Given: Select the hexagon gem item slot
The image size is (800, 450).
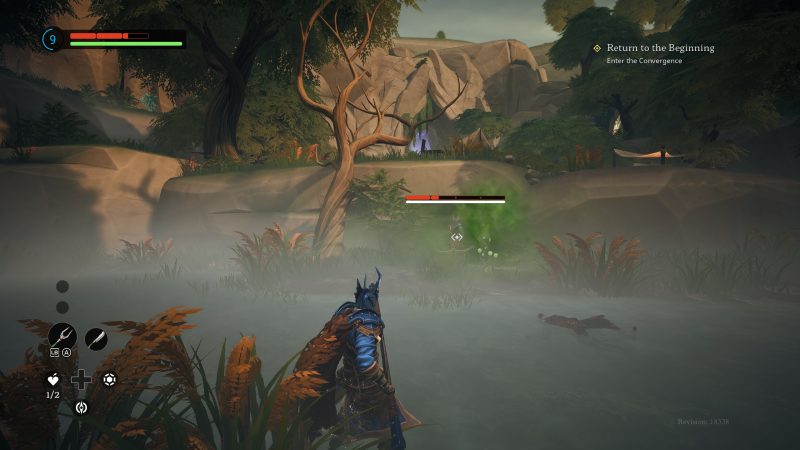Looking at the screenshot, I should tap(110, 379).
